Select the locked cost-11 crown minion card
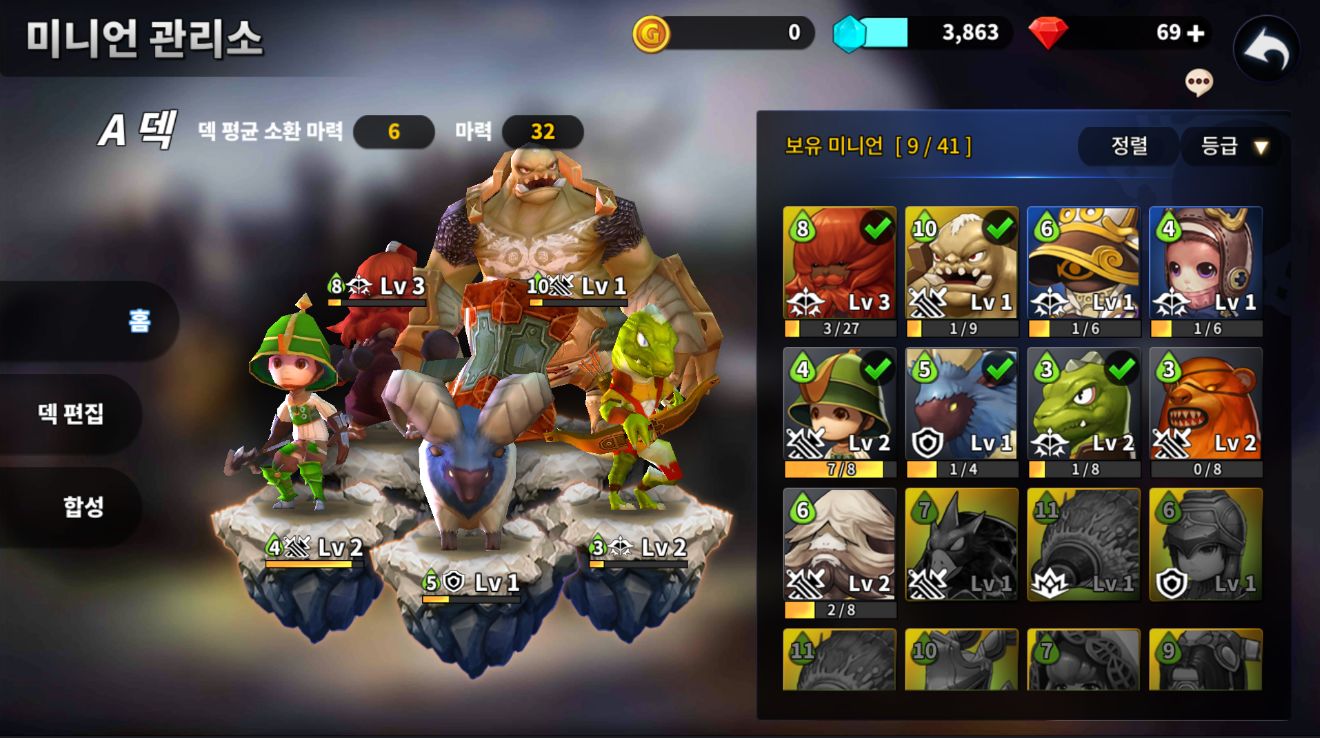1320x738 pixels. (1083, 544)
